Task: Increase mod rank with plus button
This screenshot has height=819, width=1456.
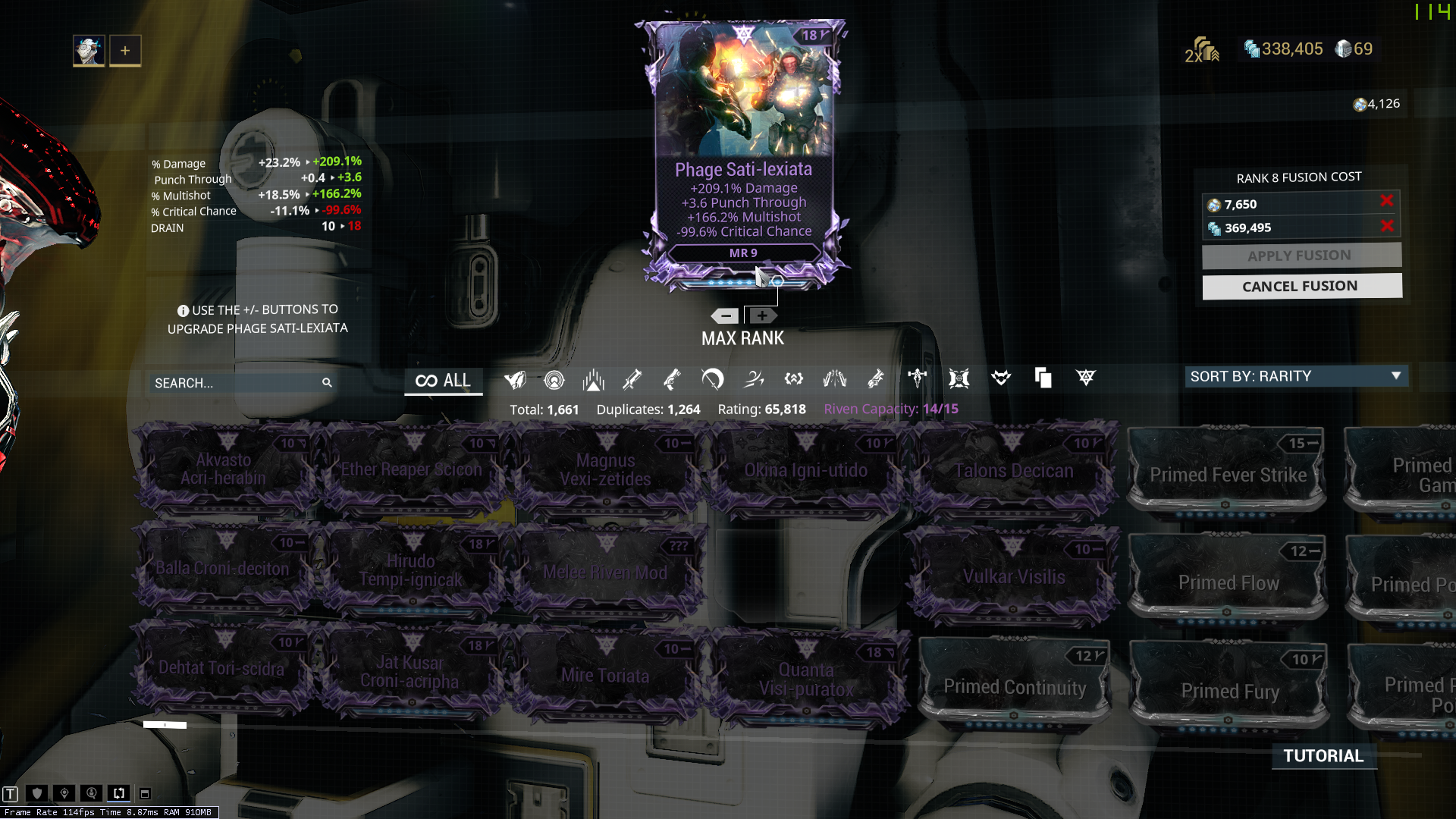Action: pos(762,316)
